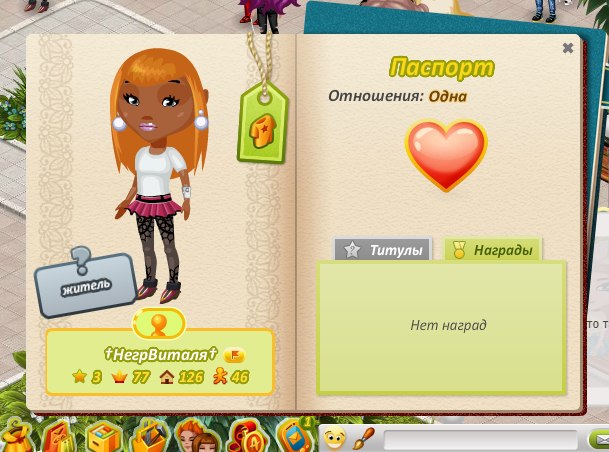
Task: Switch to the Титулы tab
Action: [x=384, y=250]
